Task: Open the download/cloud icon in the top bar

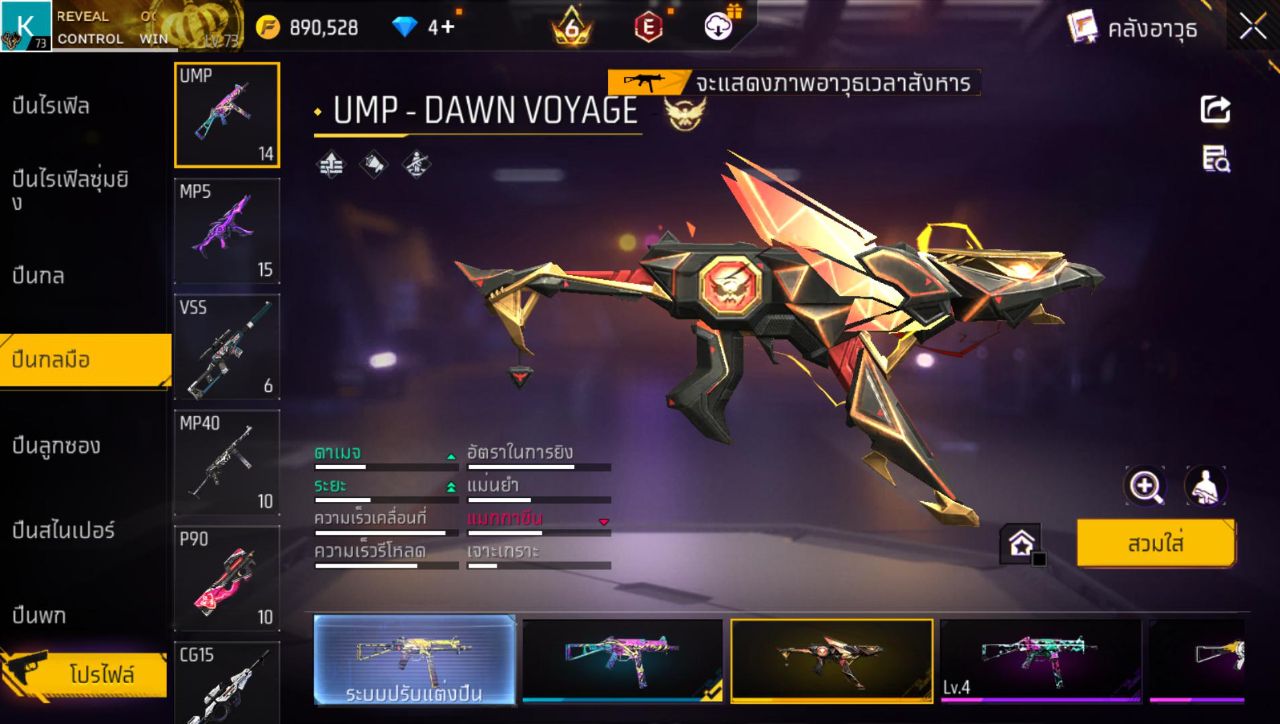Action: tap(718, 26)
